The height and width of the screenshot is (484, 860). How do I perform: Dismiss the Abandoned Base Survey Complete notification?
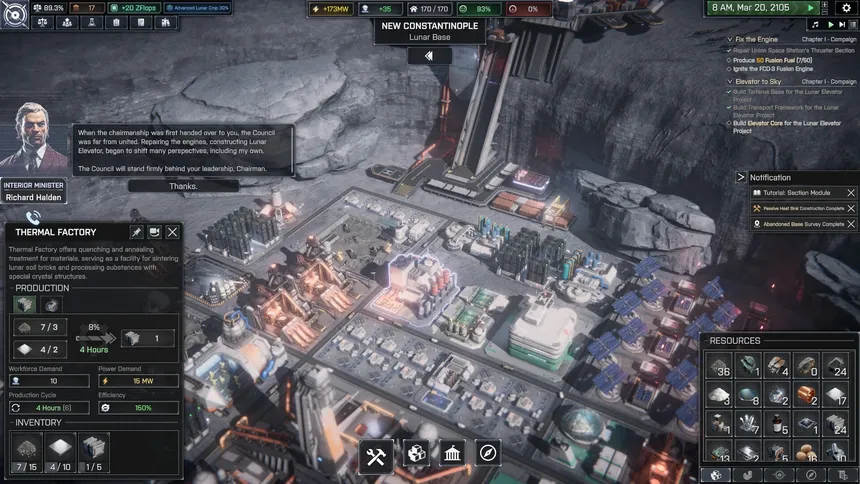click(851, 224)
